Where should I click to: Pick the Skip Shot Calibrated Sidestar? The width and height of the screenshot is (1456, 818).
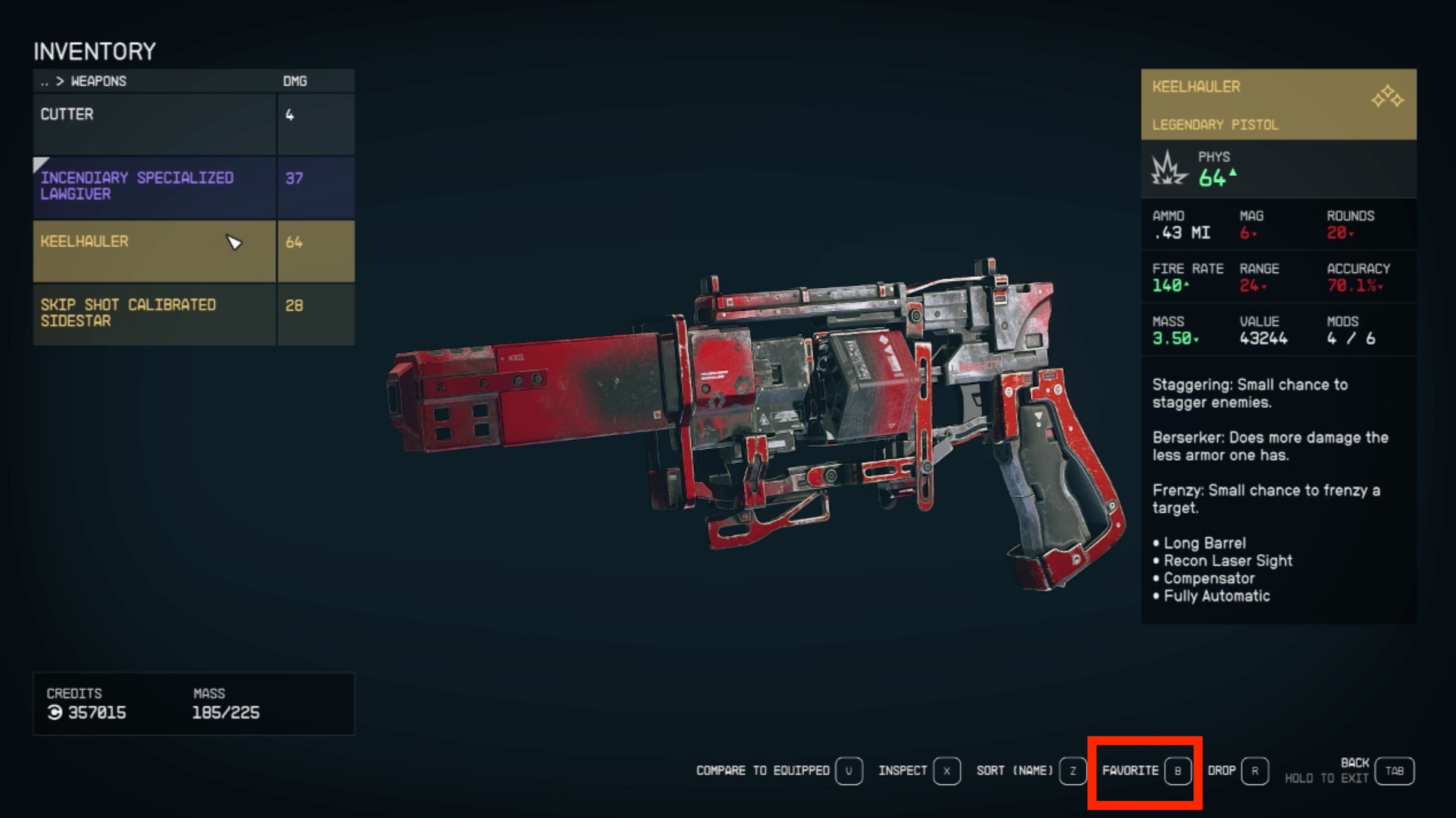coord(155,314)
